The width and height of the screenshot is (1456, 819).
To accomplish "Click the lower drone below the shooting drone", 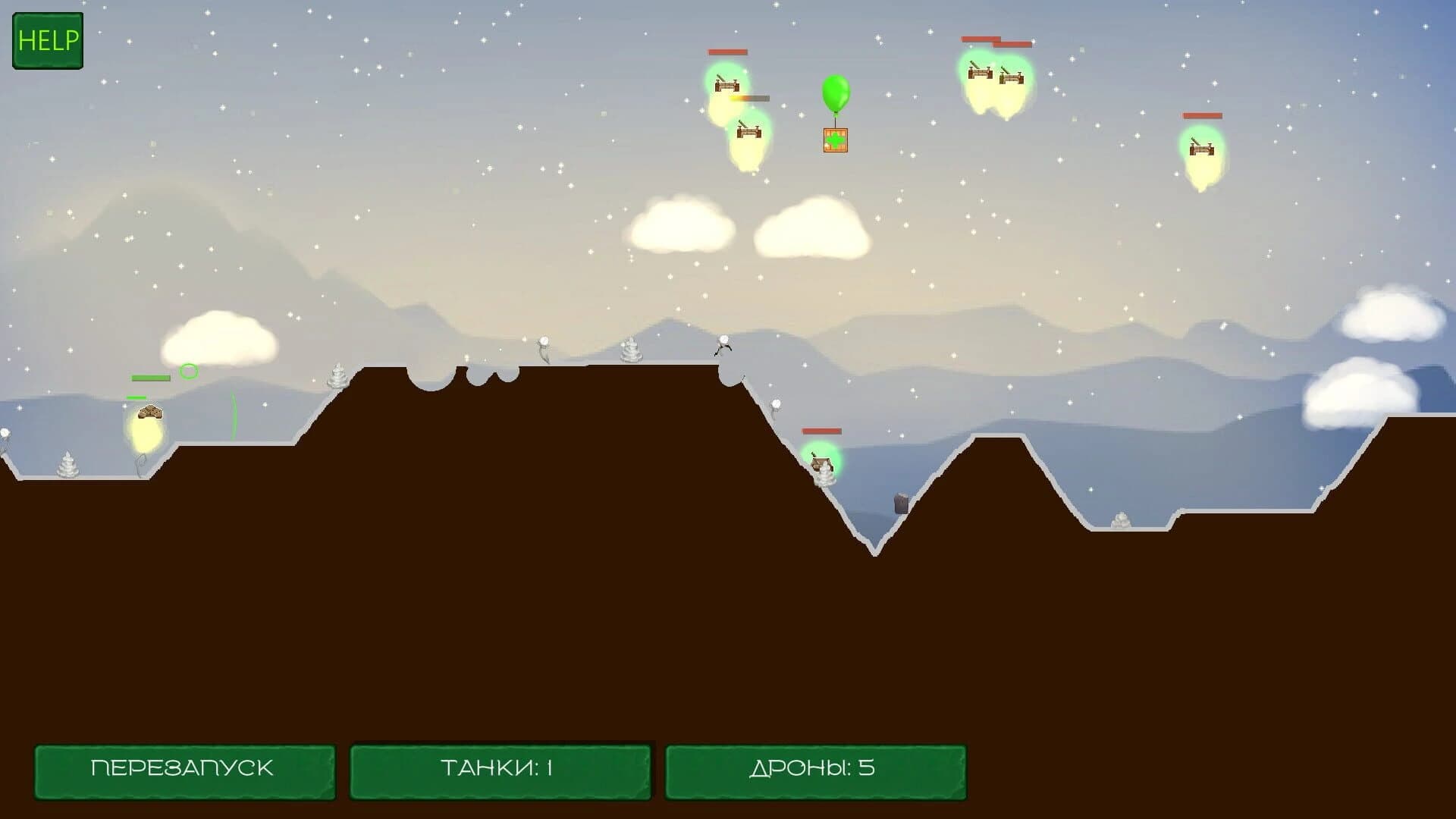I will (x=748, y=133).
